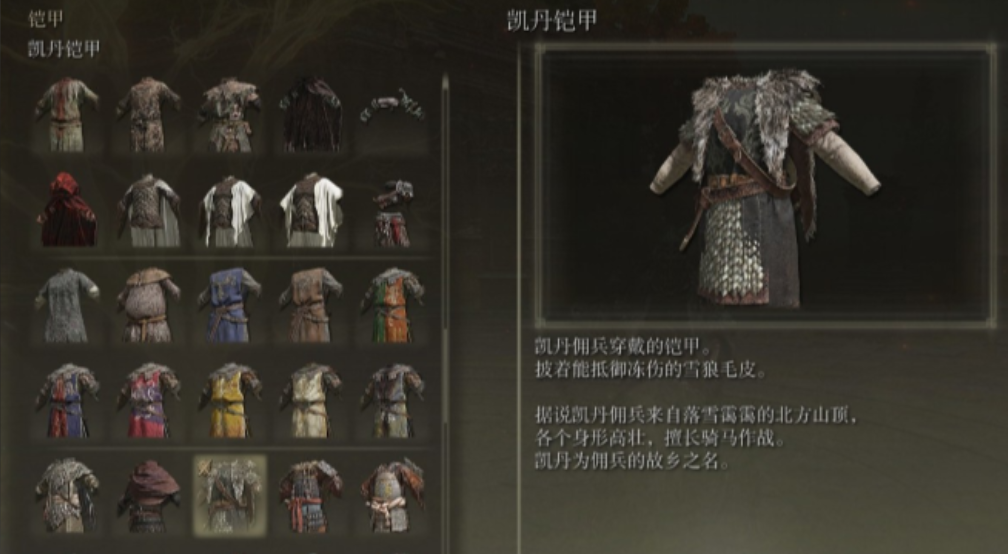The height and width of the screenshot is (554, 1008).
Task: Pick the dark black fur robe
Action: tap(311, 114)
